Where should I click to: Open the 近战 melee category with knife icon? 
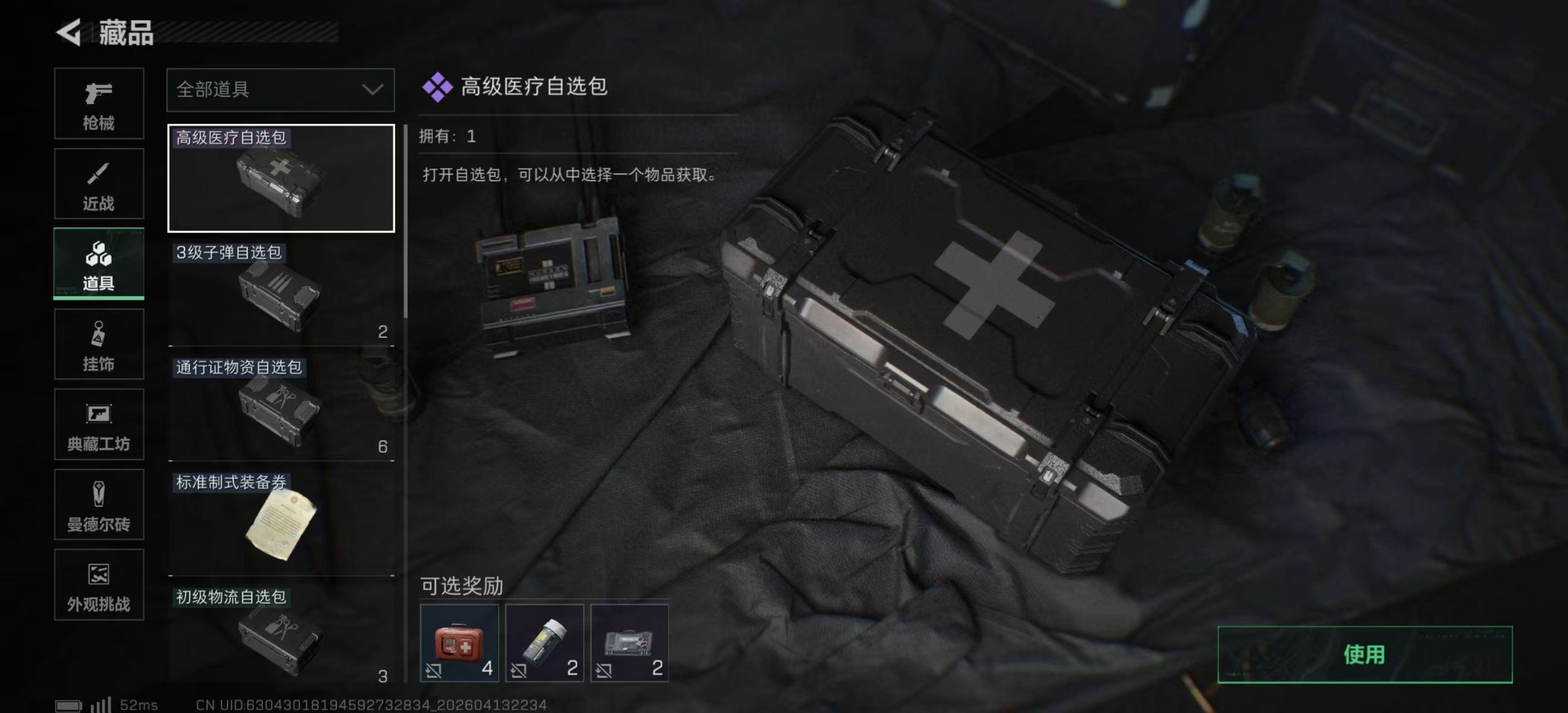pos(99,184)
